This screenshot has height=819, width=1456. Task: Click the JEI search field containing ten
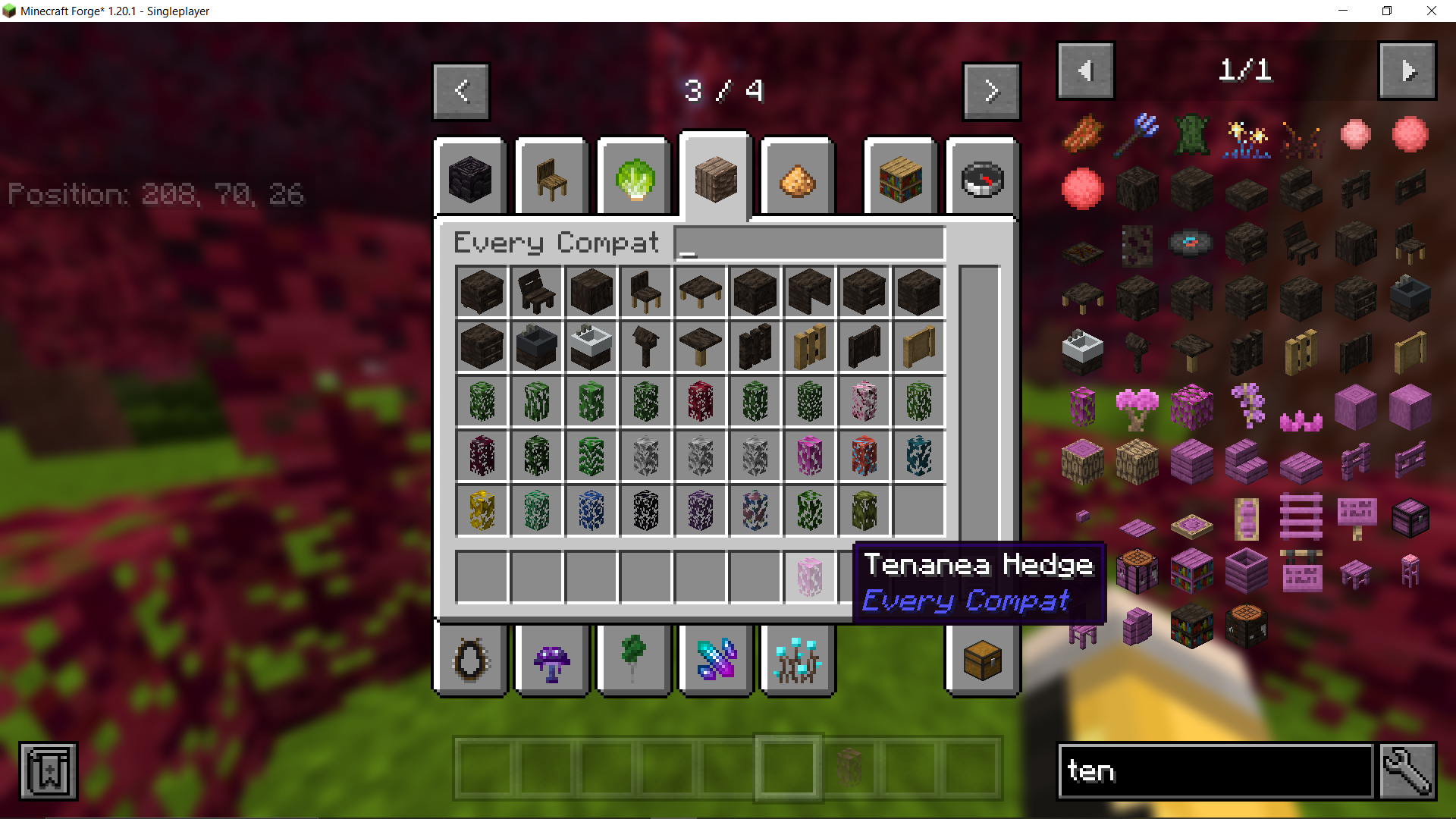pos(1213,770)
